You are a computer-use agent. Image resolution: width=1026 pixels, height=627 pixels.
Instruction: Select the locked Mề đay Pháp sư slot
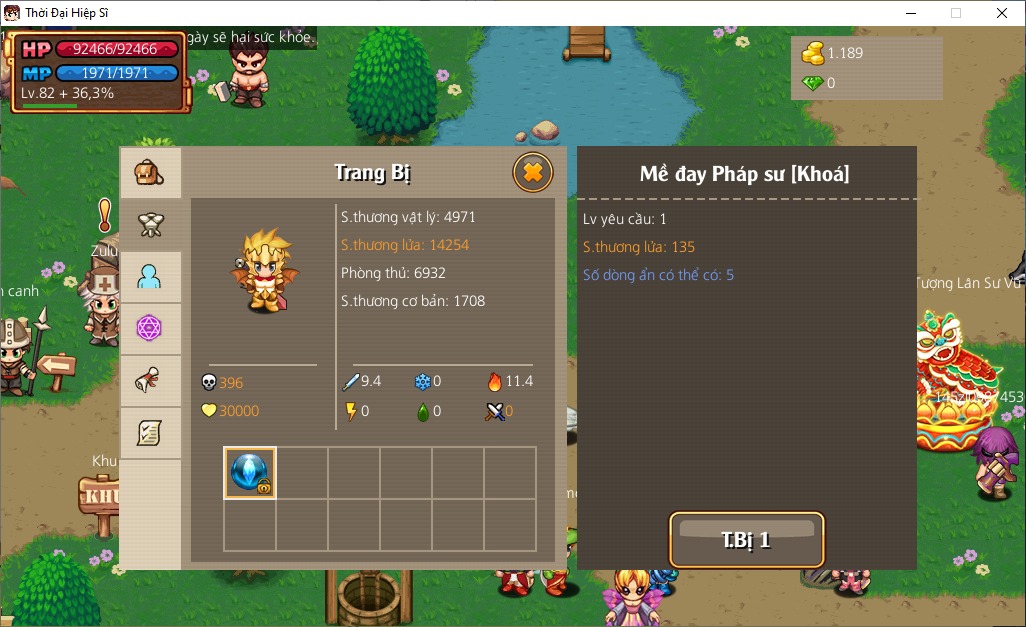pyautogui.click(x=249, y=472)
